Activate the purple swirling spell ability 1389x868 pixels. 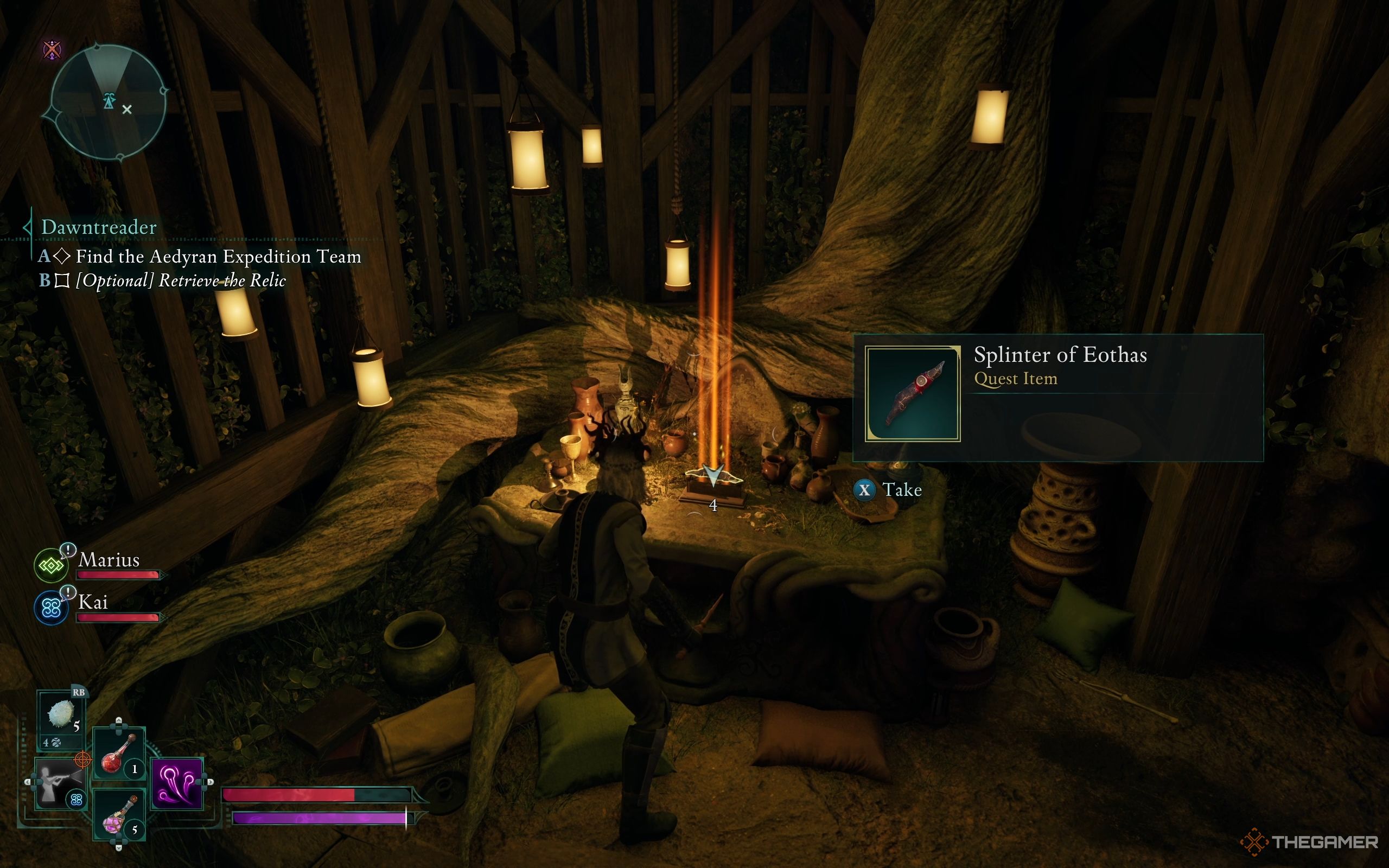[x=177, y=783]
